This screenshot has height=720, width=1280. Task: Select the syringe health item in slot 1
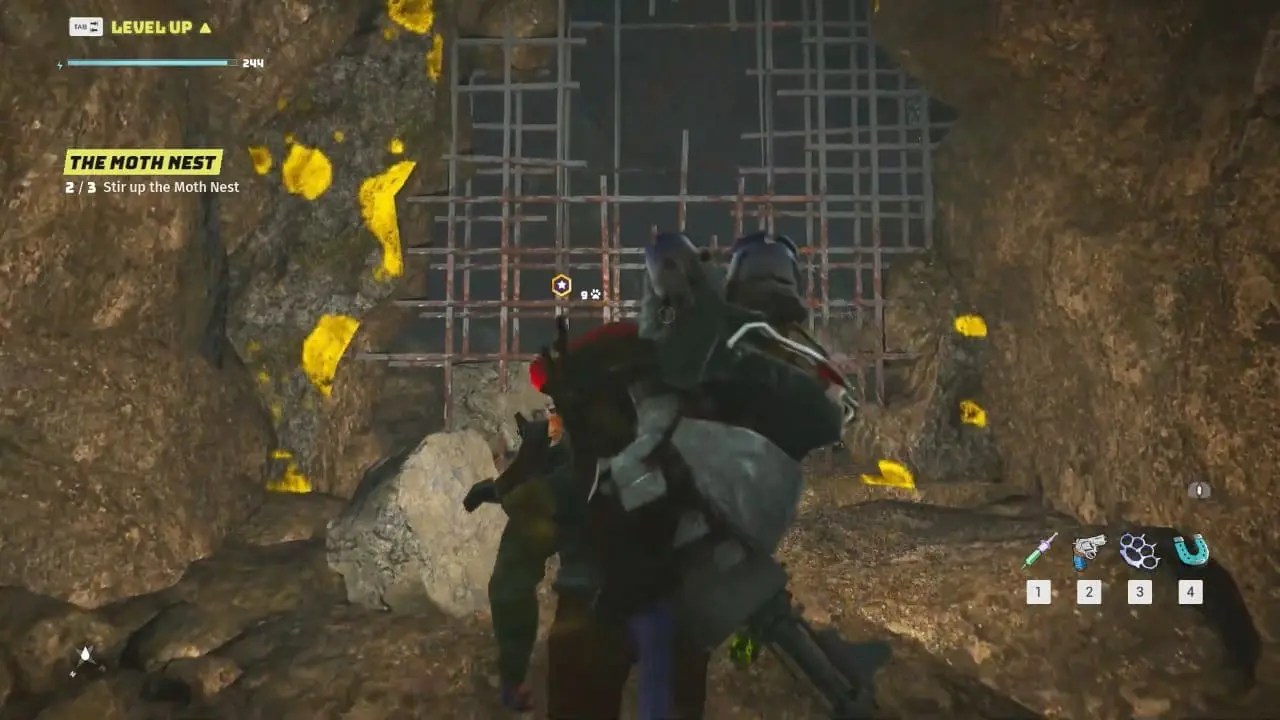(x=1037, y=550)
